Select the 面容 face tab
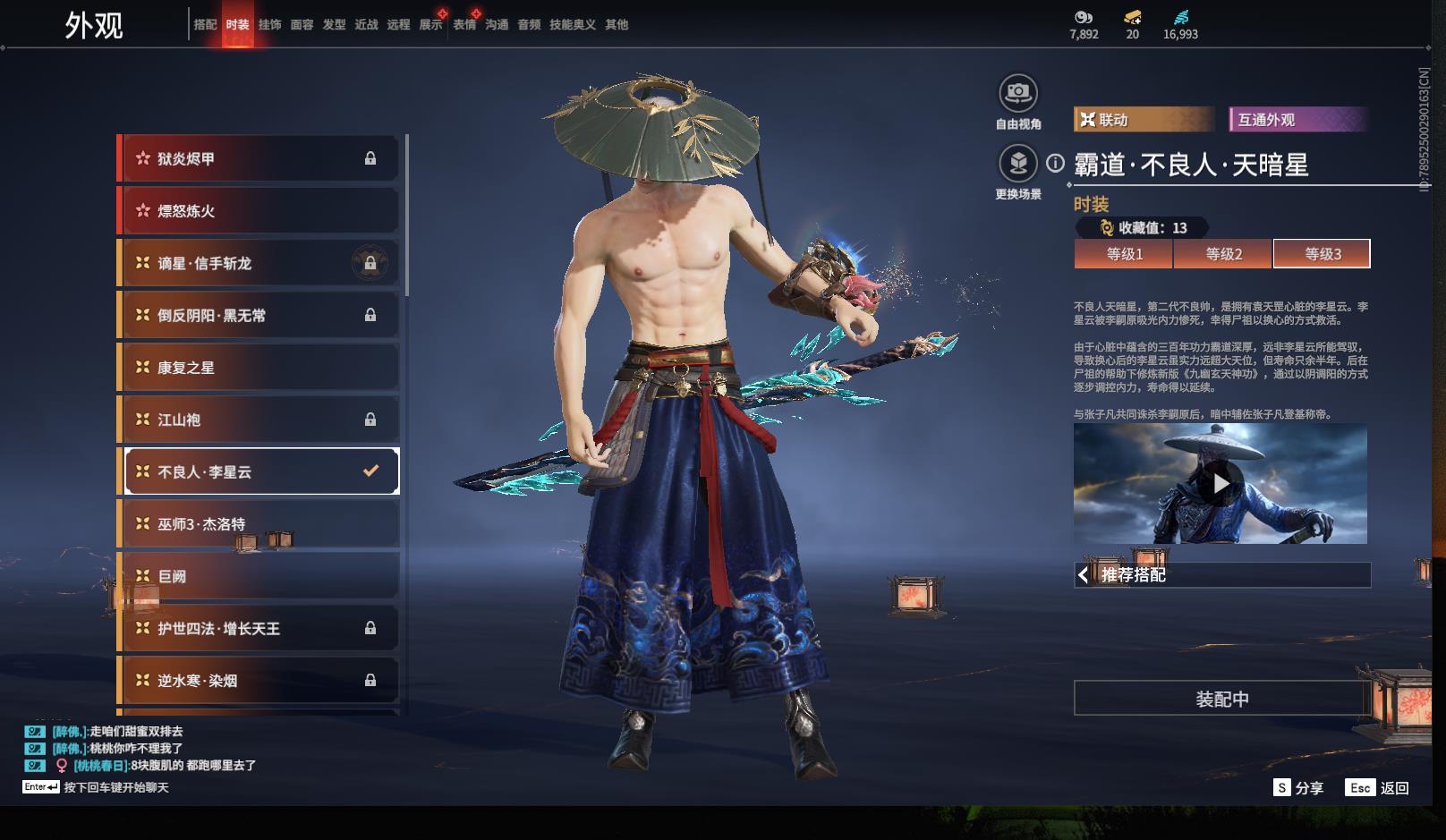This screenshot has height=840, width=1446. (x=302, y=24)
